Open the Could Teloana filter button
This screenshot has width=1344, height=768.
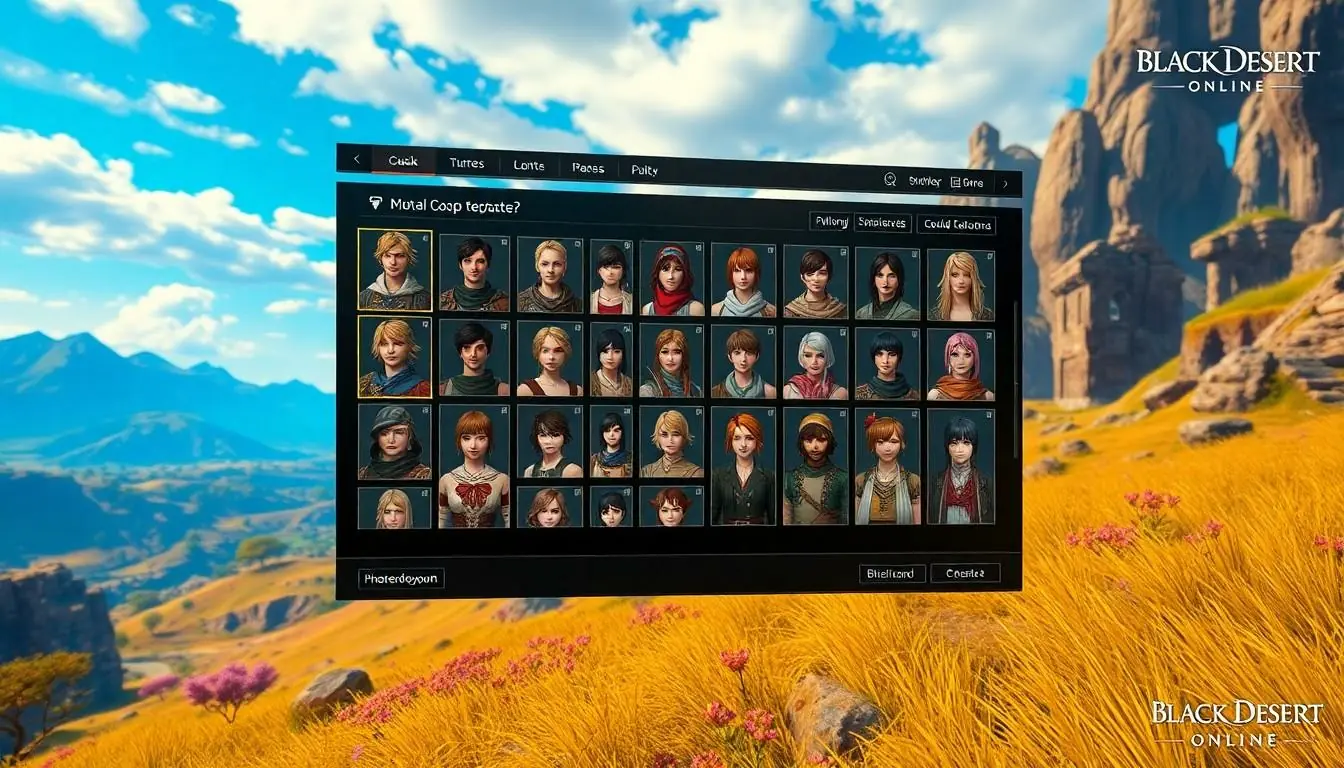956,225
